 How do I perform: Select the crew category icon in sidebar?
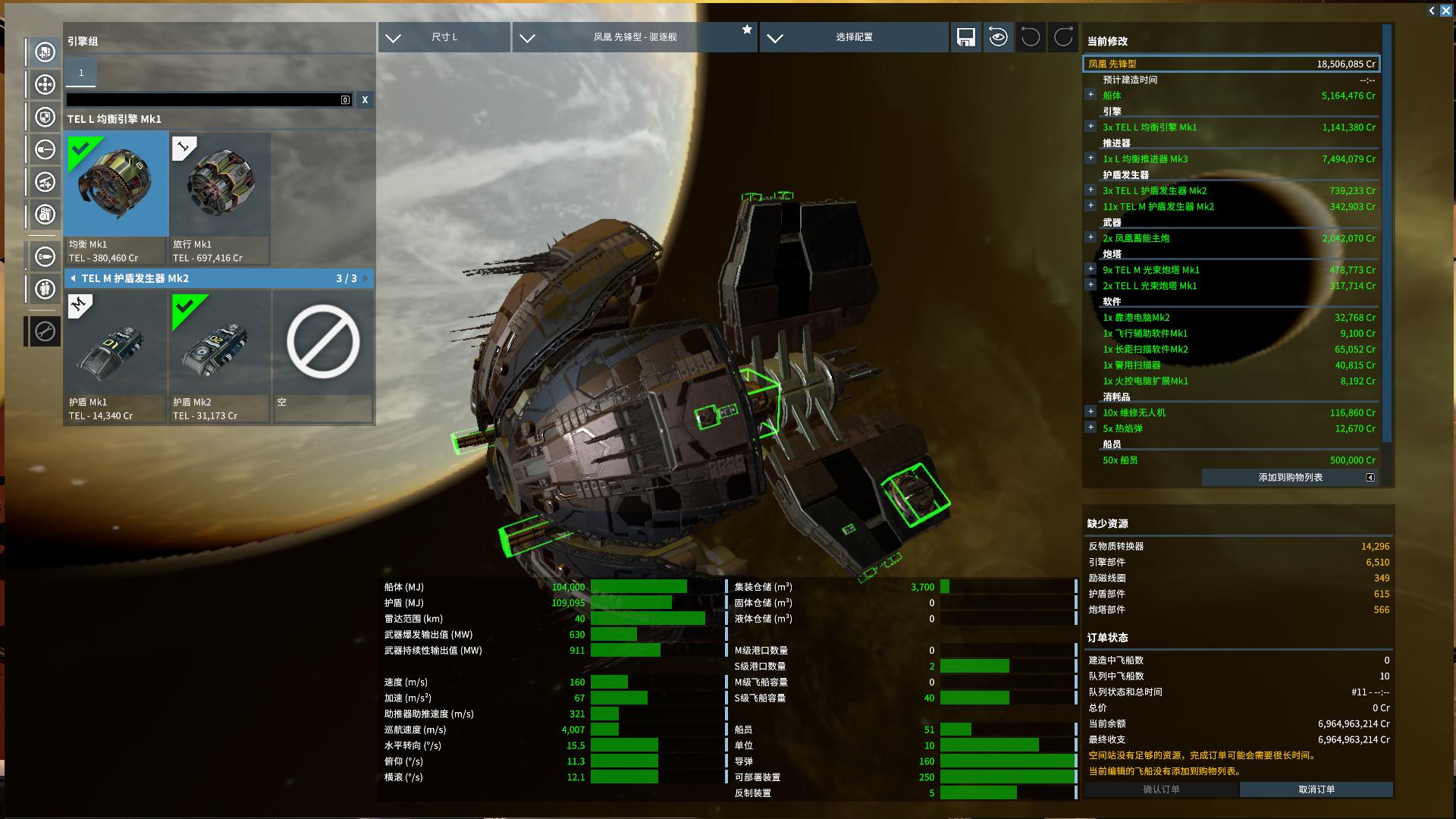click(x=43, y=289)
